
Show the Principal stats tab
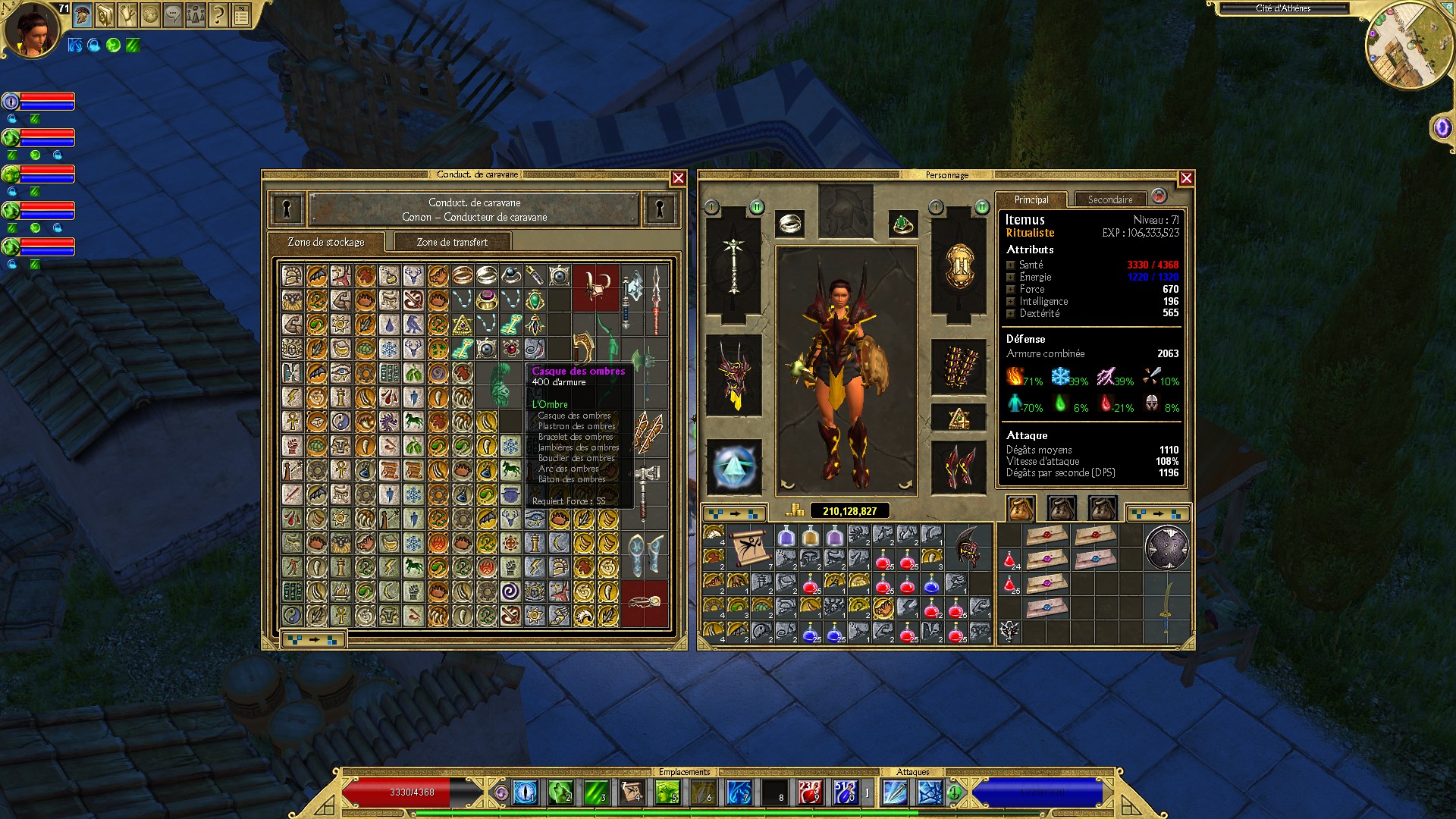tap(1031, 199)
